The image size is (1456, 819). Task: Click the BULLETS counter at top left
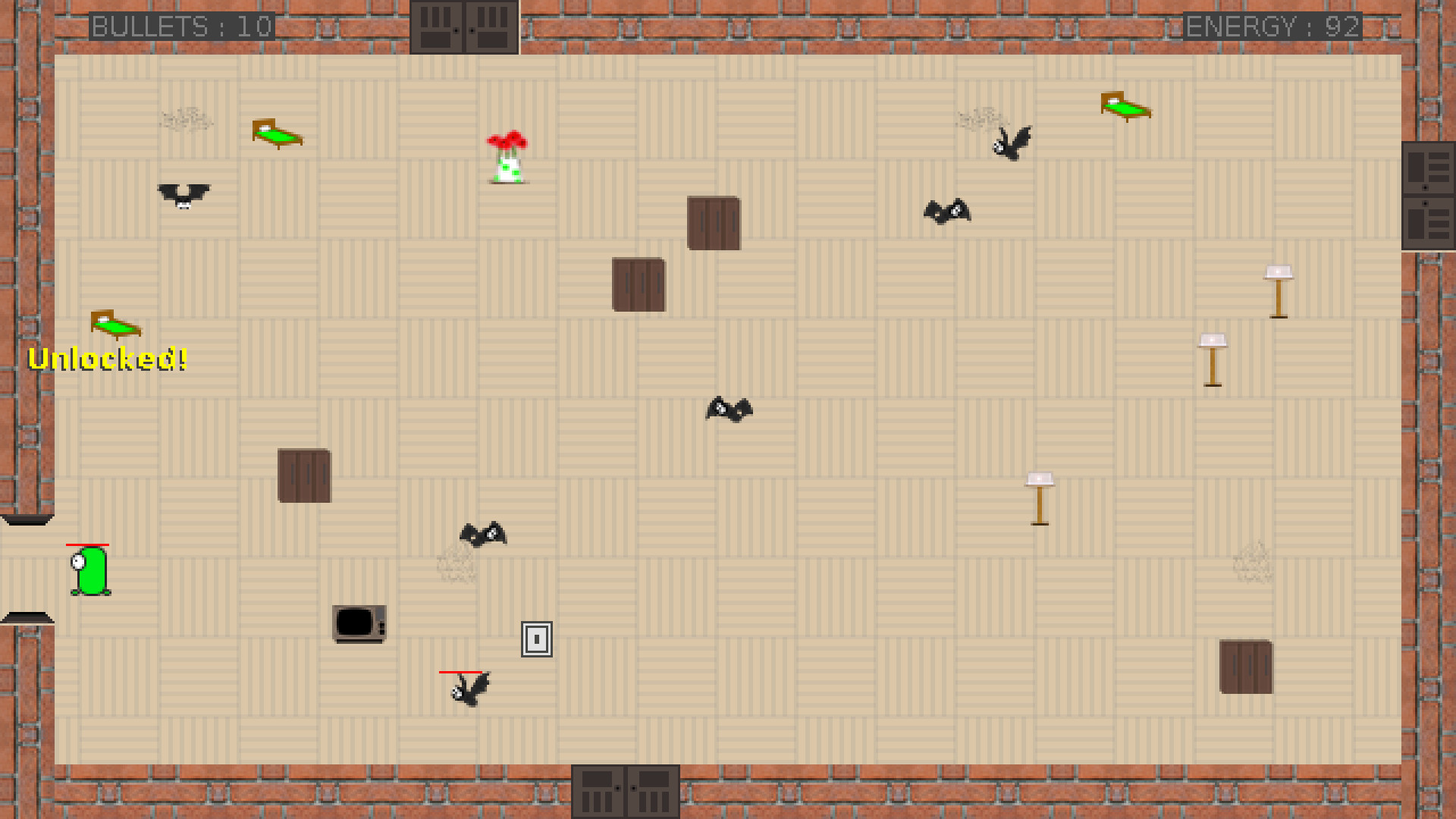click(182, 27)
